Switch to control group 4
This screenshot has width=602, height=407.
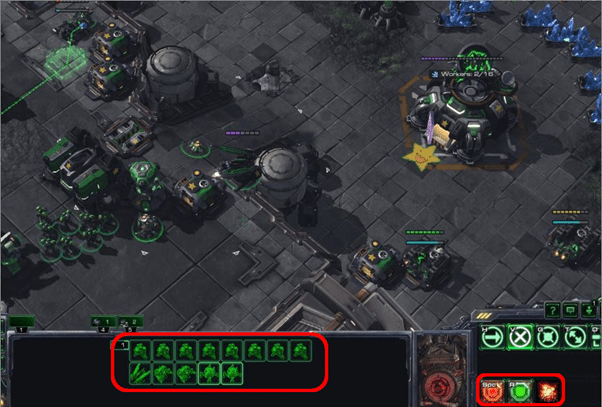pyautogui.click(x=103, y=322)
